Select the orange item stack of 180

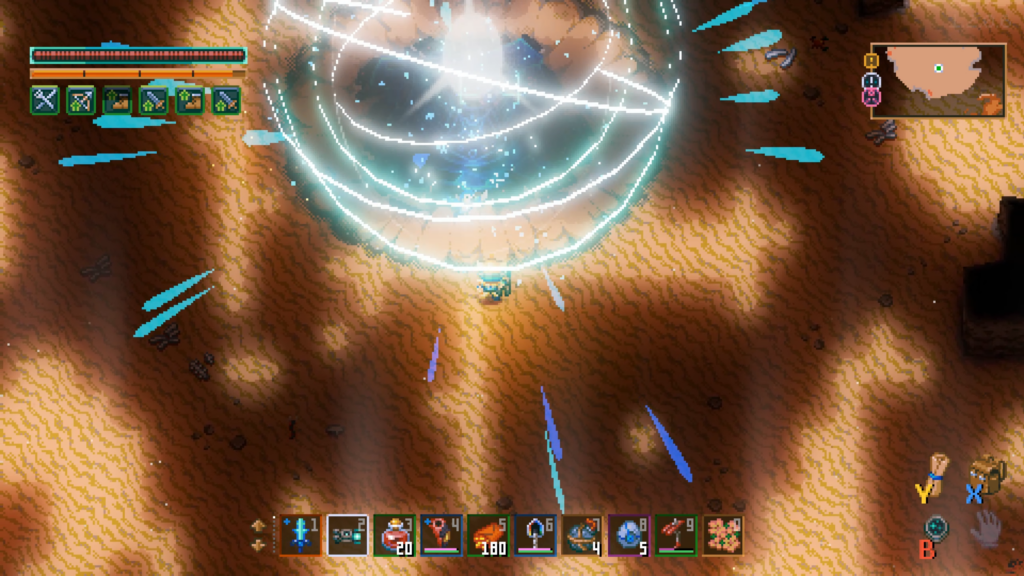point(488,535)
